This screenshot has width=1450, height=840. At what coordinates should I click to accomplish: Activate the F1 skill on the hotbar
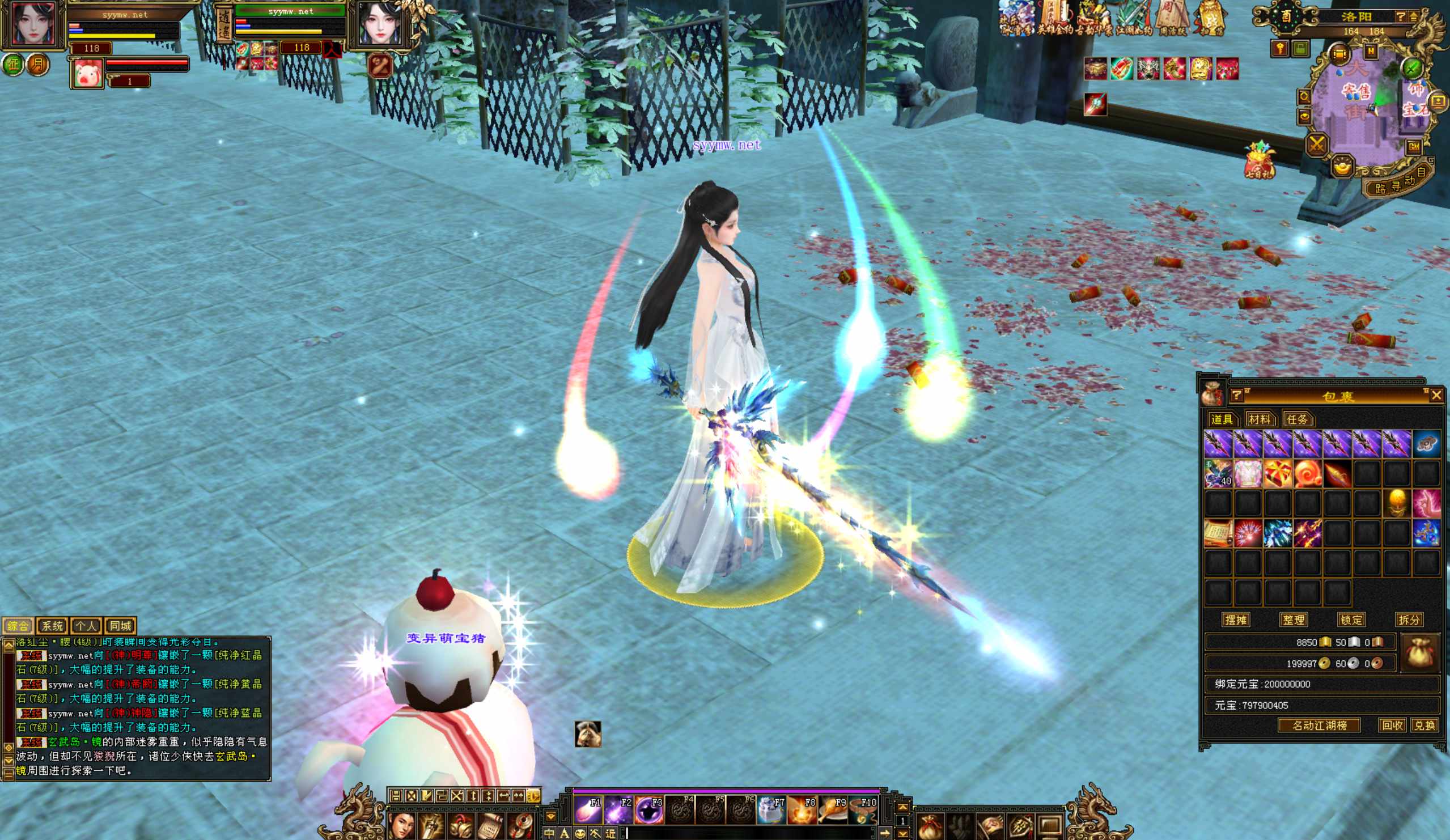coord(587,809)
